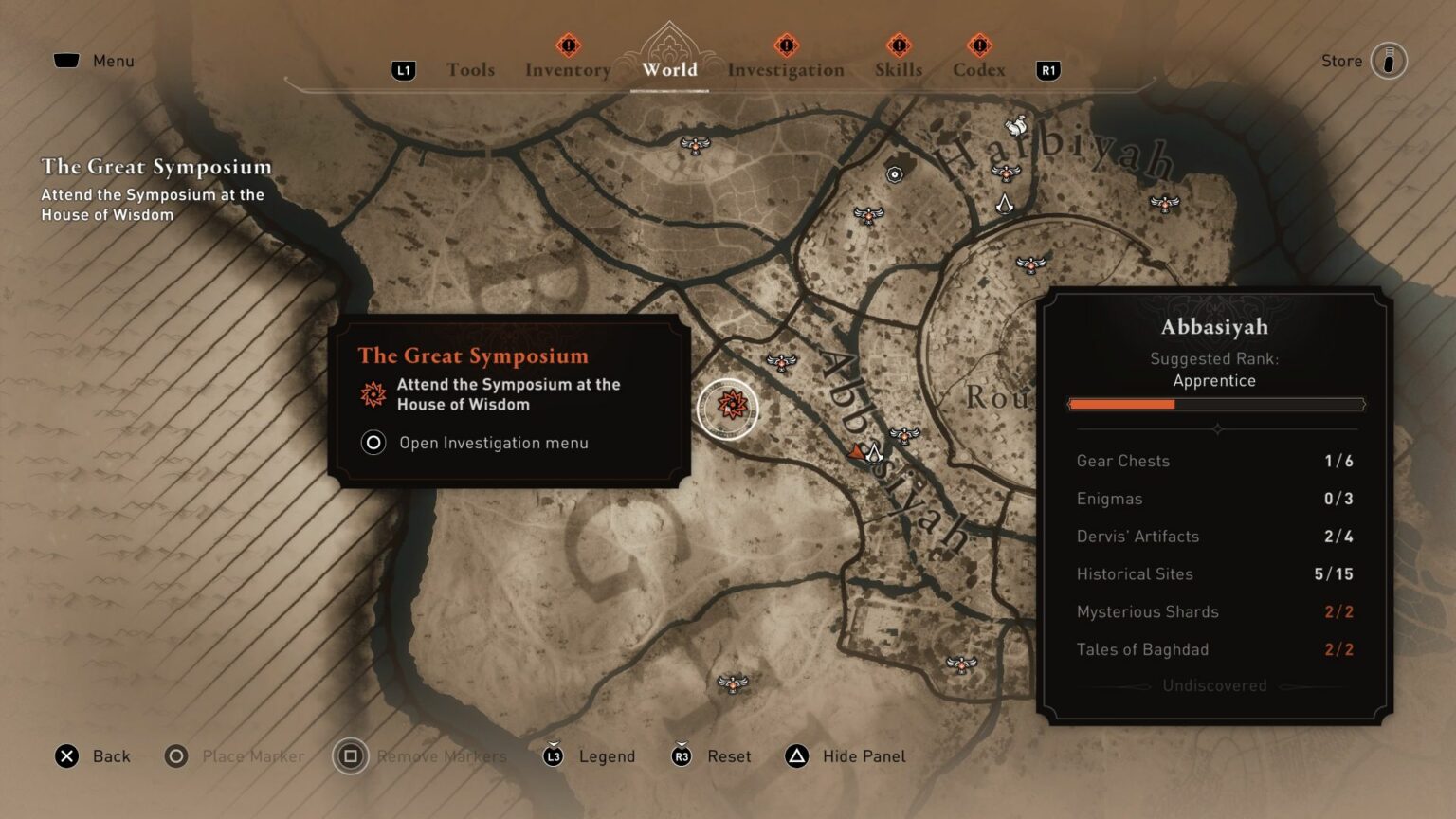Click the R1 shoulder button icon

click(x=1047, y=70)
